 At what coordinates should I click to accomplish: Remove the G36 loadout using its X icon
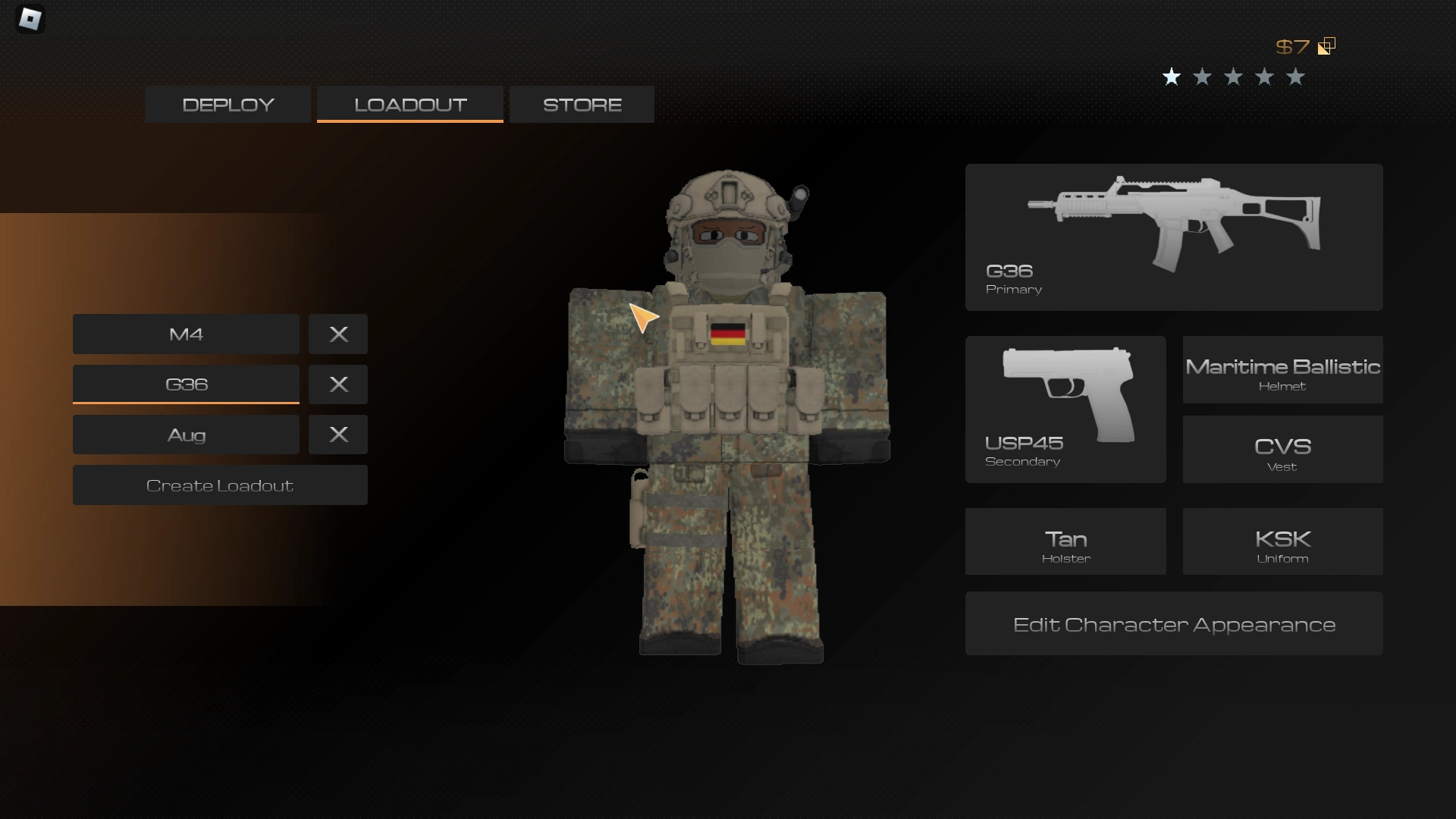[337, 384]
